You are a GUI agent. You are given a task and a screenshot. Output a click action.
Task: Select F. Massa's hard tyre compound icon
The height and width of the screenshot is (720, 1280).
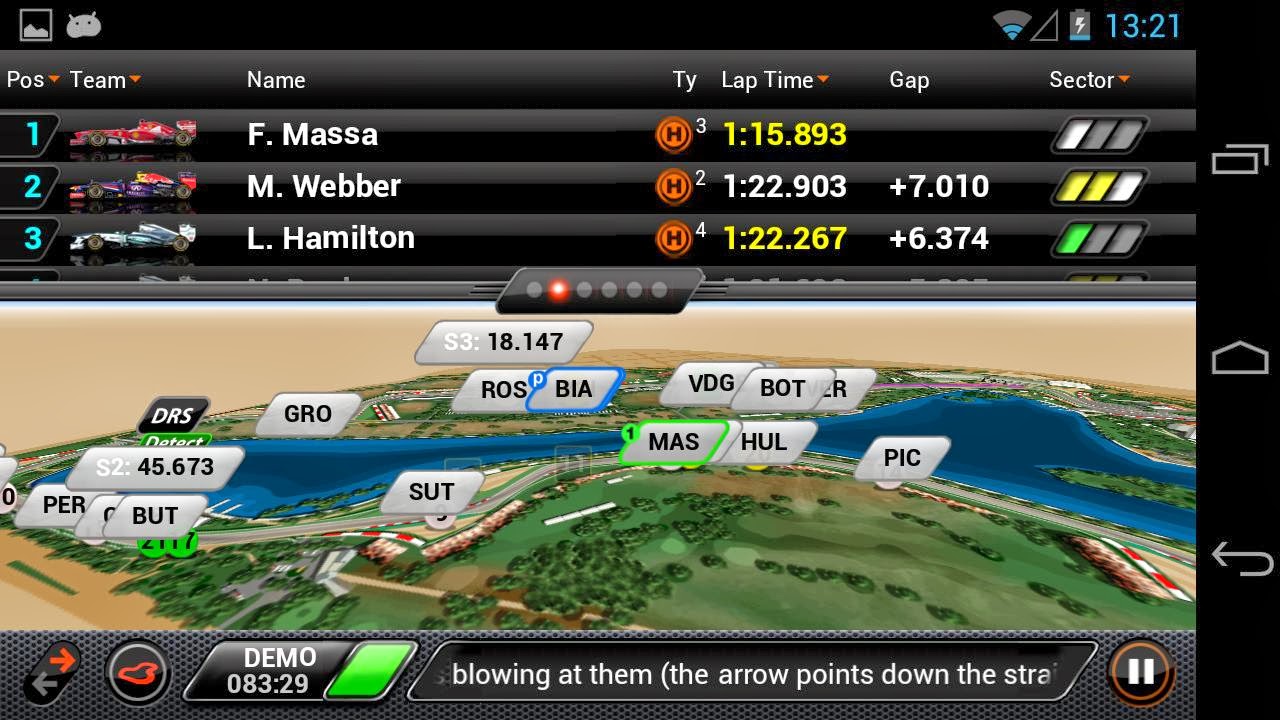coord(674,133)
